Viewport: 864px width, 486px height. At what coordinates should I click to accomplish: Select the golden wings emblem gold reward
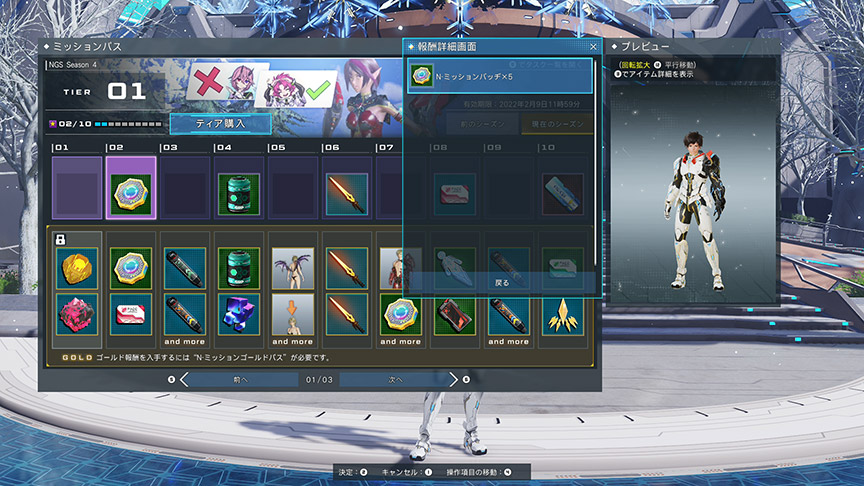click(x=563, y=314)
